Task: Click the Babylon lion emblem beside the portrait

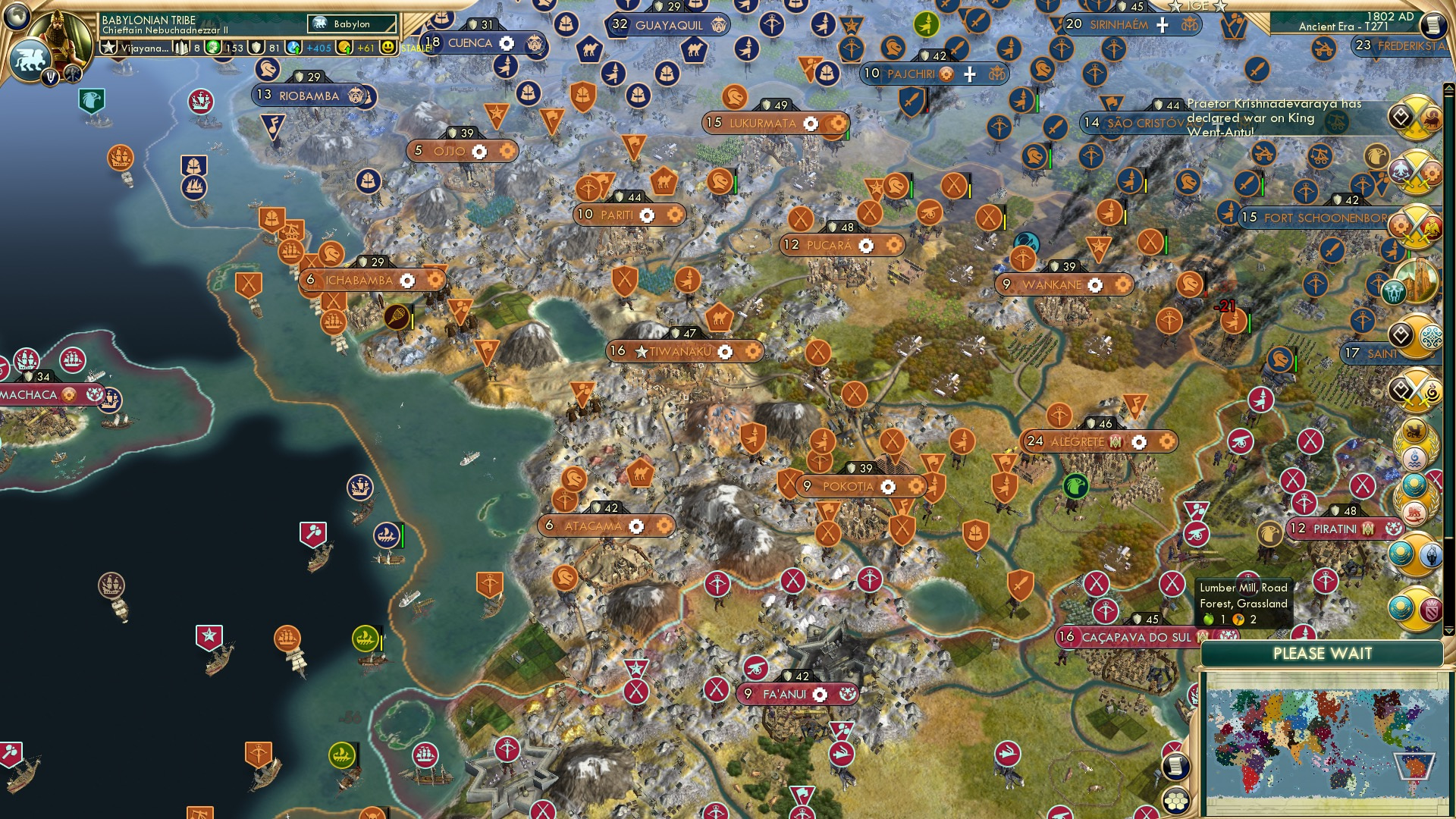Action: (30, 60)
